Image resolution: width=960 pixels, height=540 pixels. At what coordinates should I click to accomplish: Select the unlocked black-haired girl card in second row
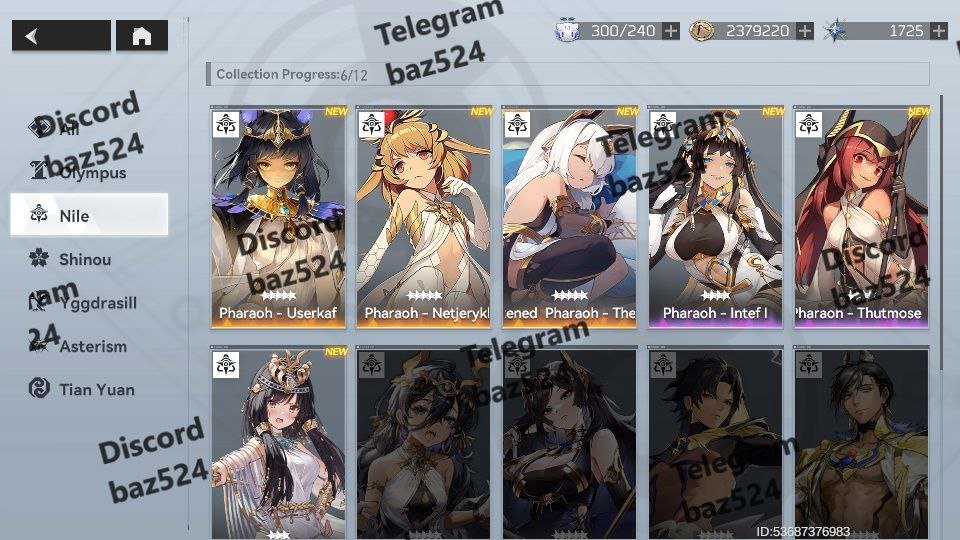(x=279, y=442)
